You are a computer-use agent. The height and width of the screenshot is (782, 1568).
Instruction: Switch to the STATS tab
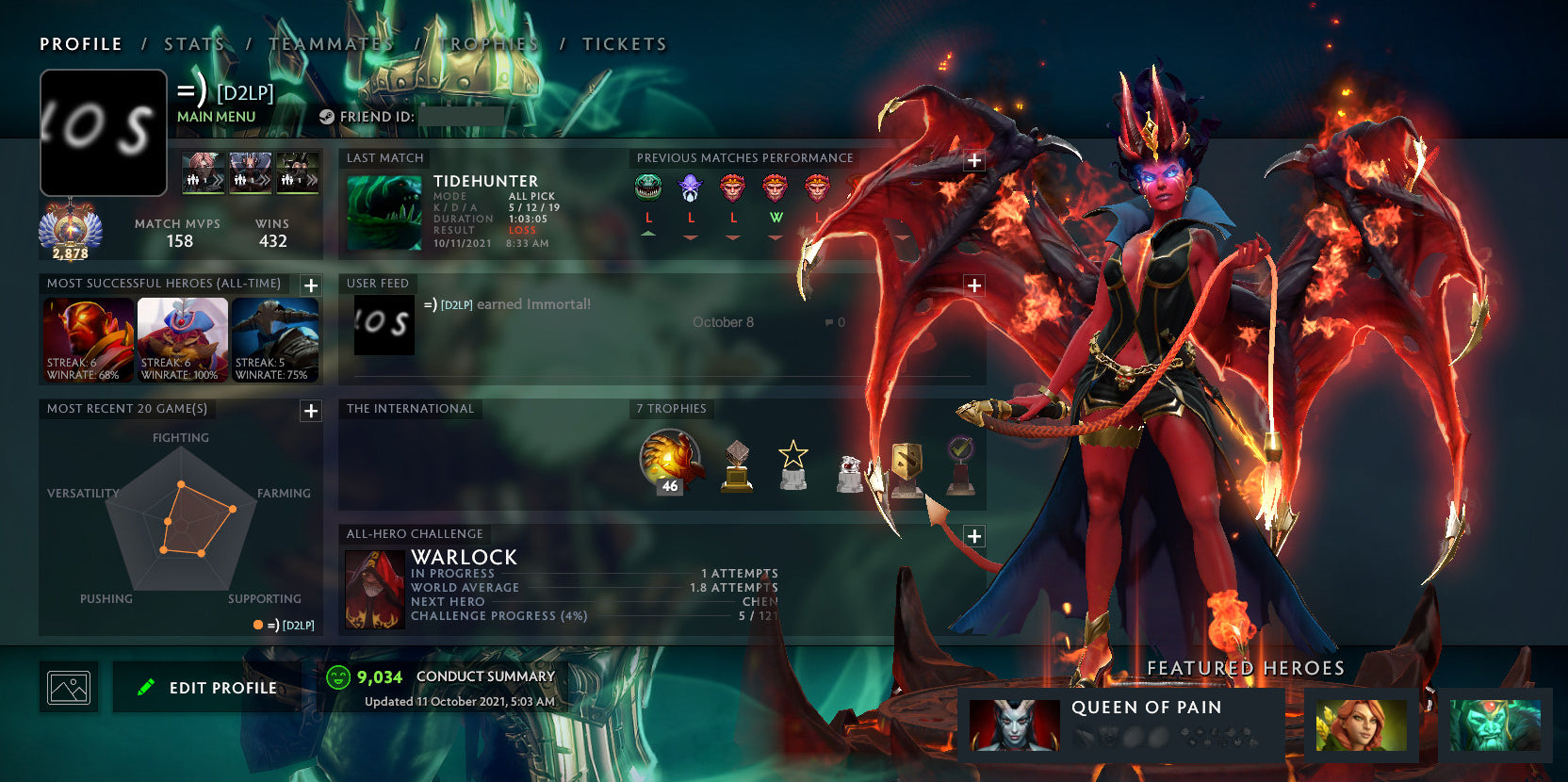tap(192, 43)
